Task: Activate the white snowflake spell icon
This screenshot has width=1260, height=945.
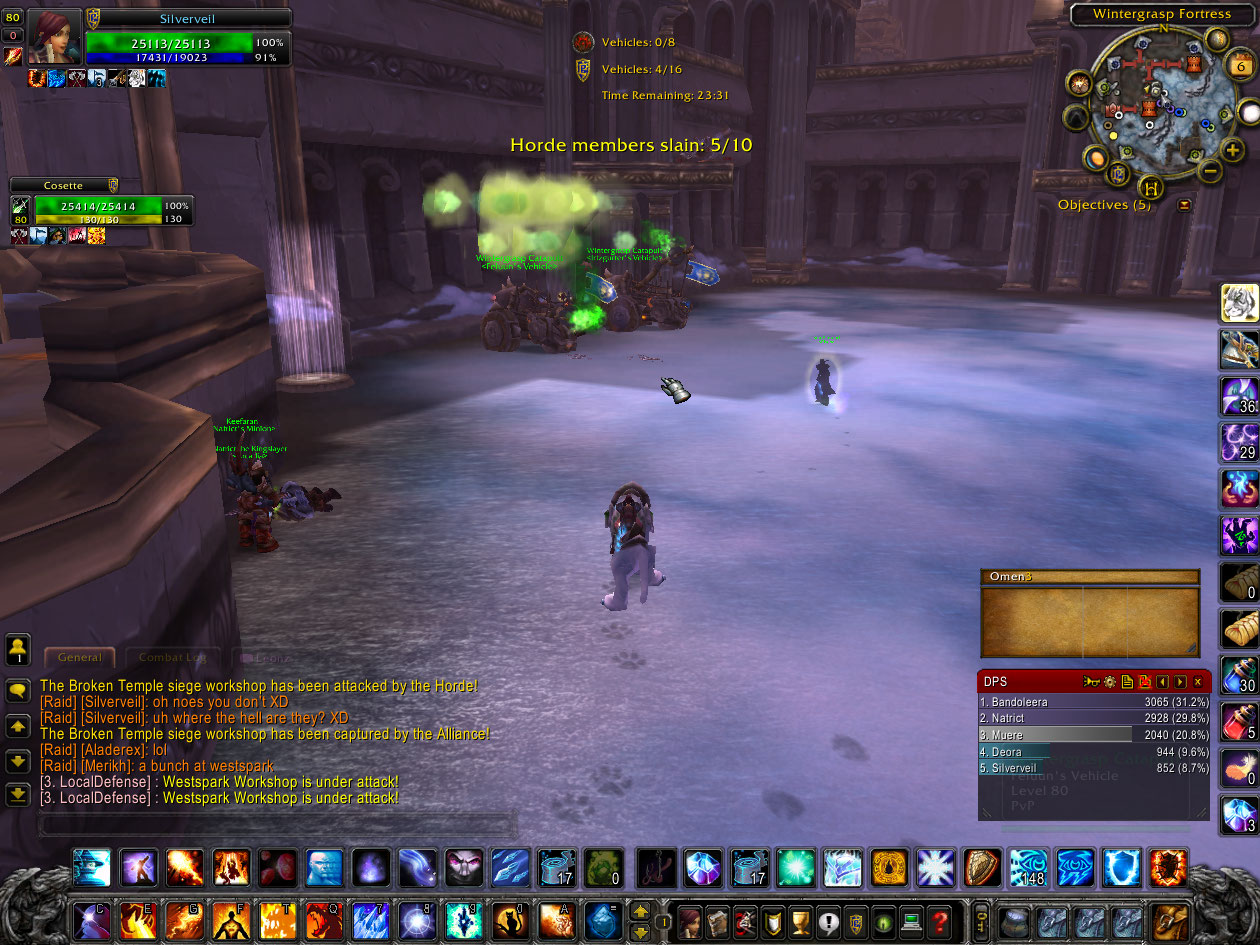Action: (936, 868)
